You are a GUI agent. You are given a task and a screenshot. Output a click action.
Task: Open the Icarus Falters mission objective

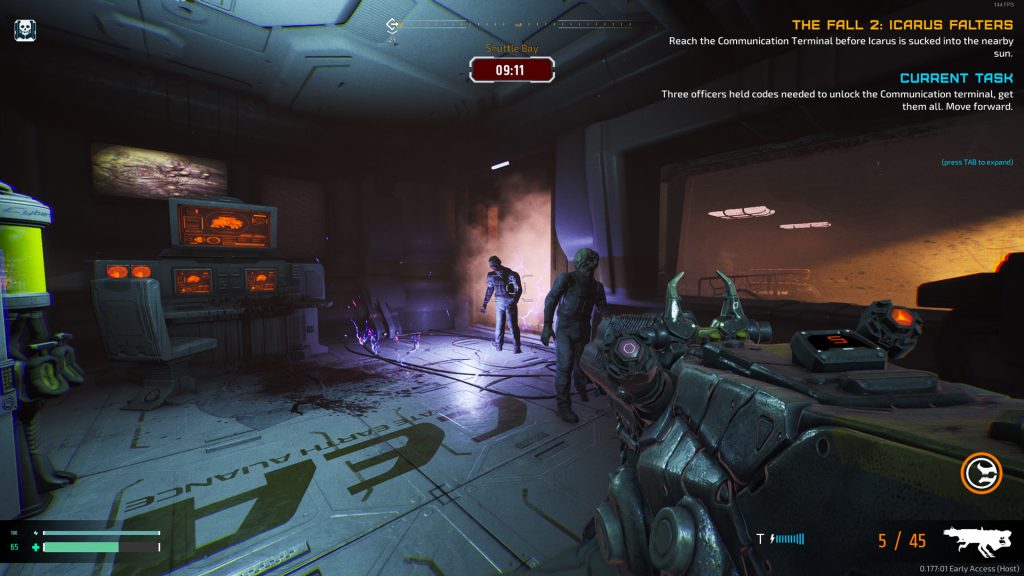click(x=902, y=24)
